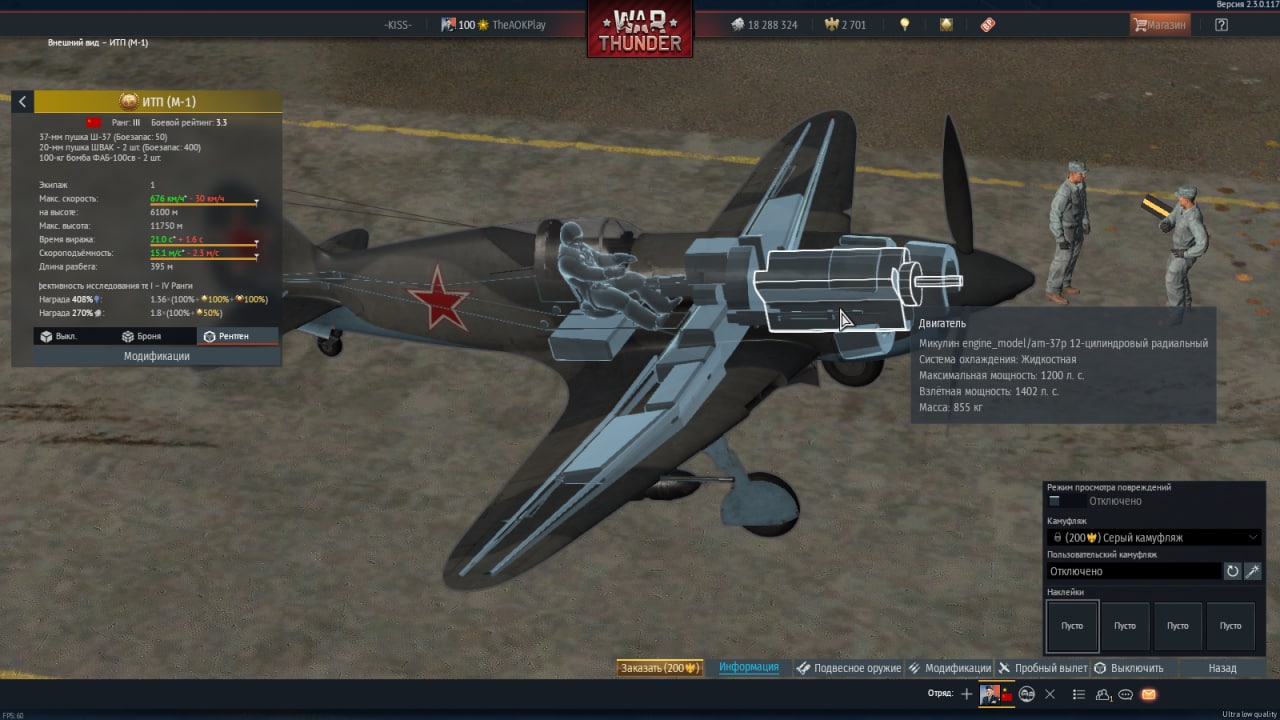1280x720 pixels.
Task: Go back using the arrow beside ИТП (М-1)
Action: [22, 102]
